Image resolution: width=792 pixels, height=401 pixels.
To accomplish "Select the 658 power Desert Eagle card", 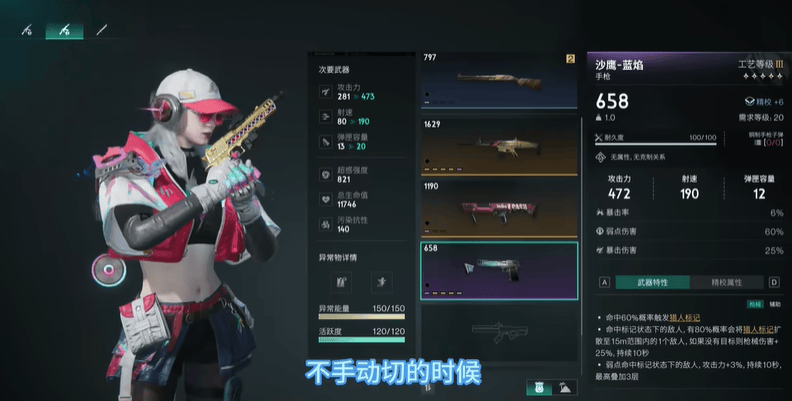I will coord(498,270).
